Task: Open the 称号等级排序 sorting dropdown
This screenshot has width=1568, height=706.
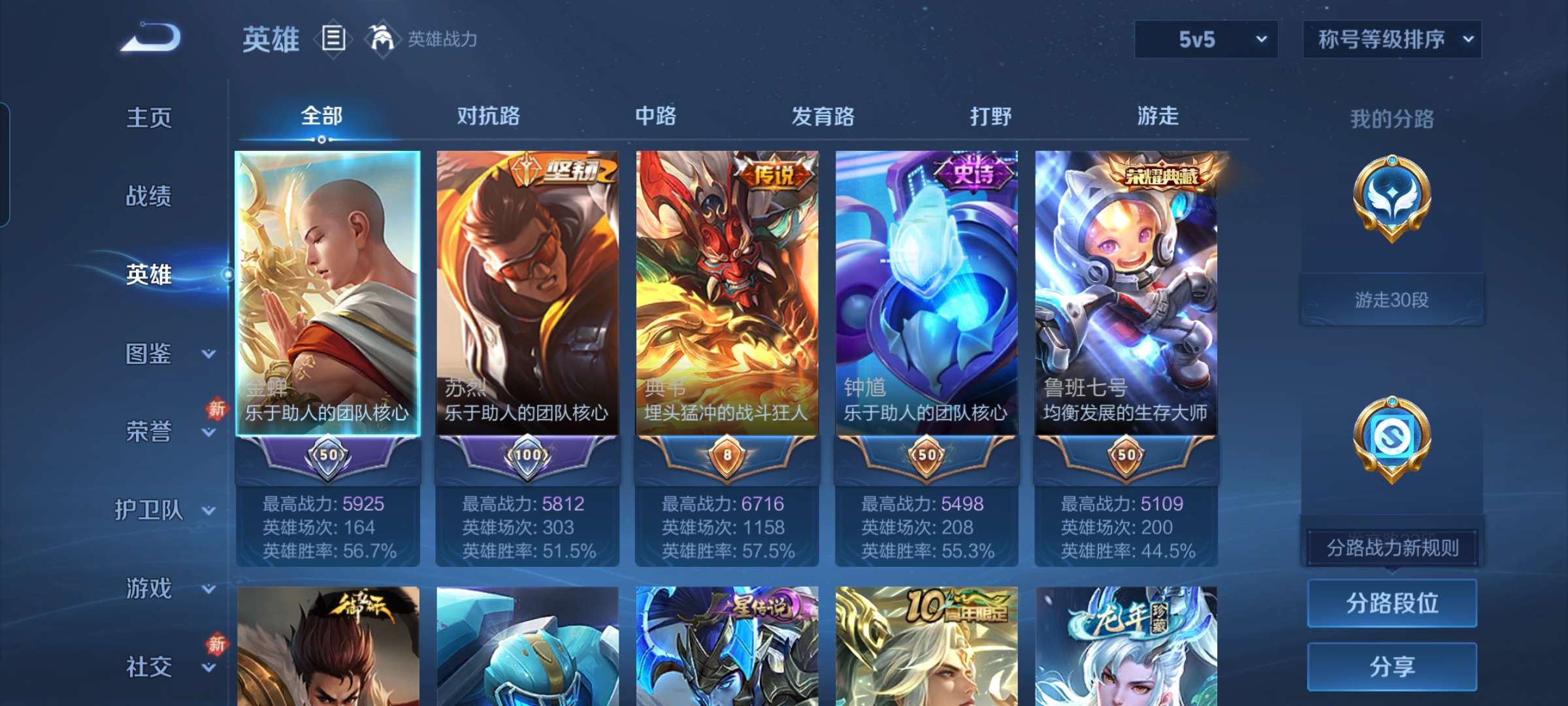Action: pos(1392,39)
